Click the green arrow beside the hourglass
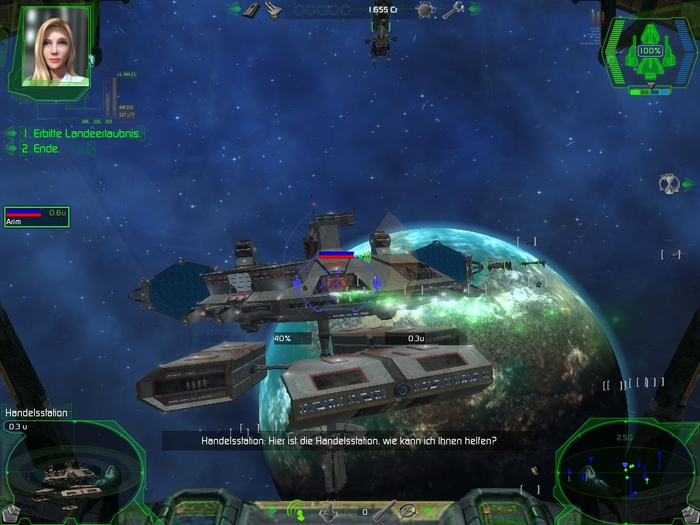 point(687,184)
